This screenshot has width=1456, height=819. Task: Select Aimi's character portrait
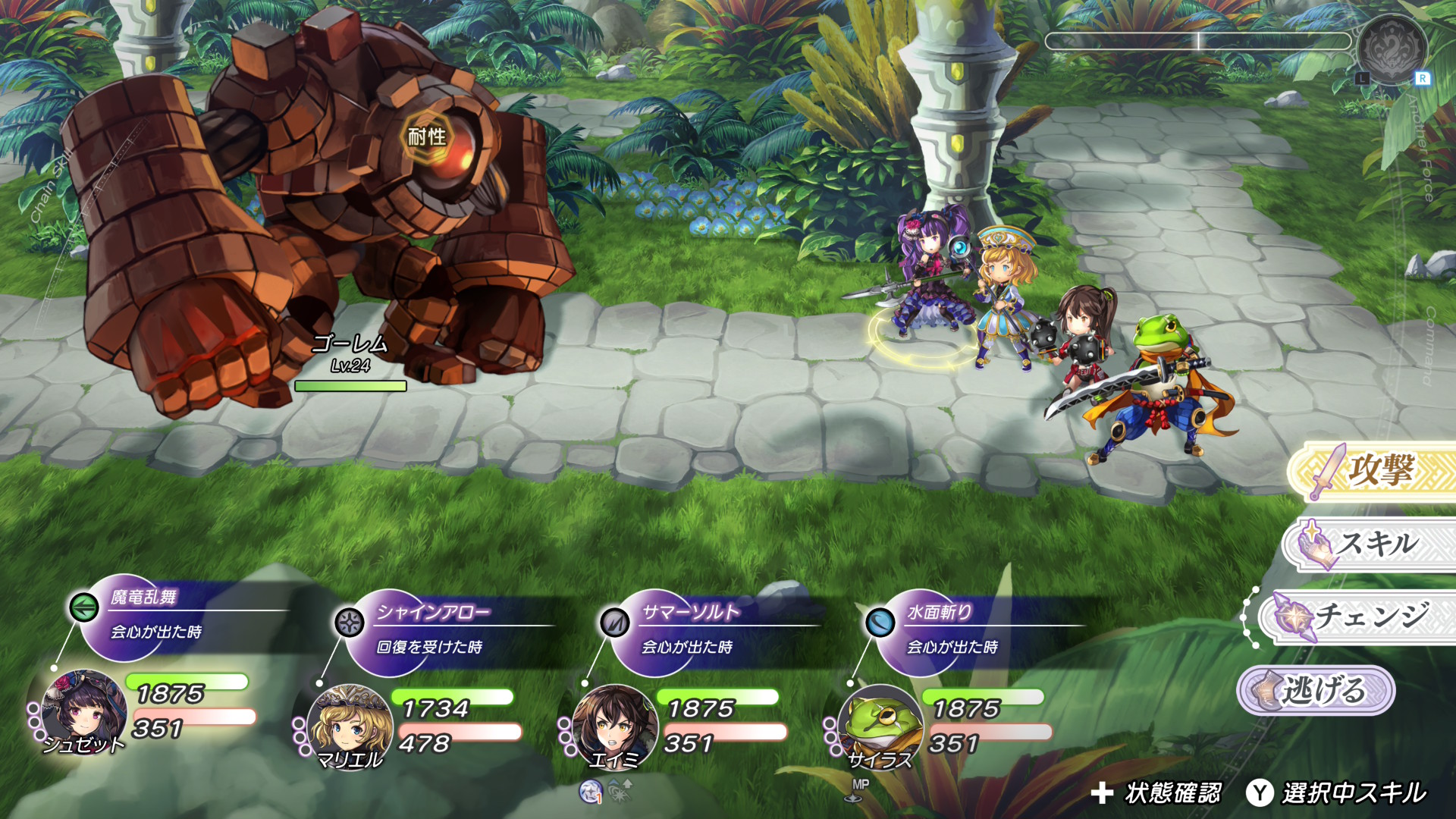(x=614, y=726)
